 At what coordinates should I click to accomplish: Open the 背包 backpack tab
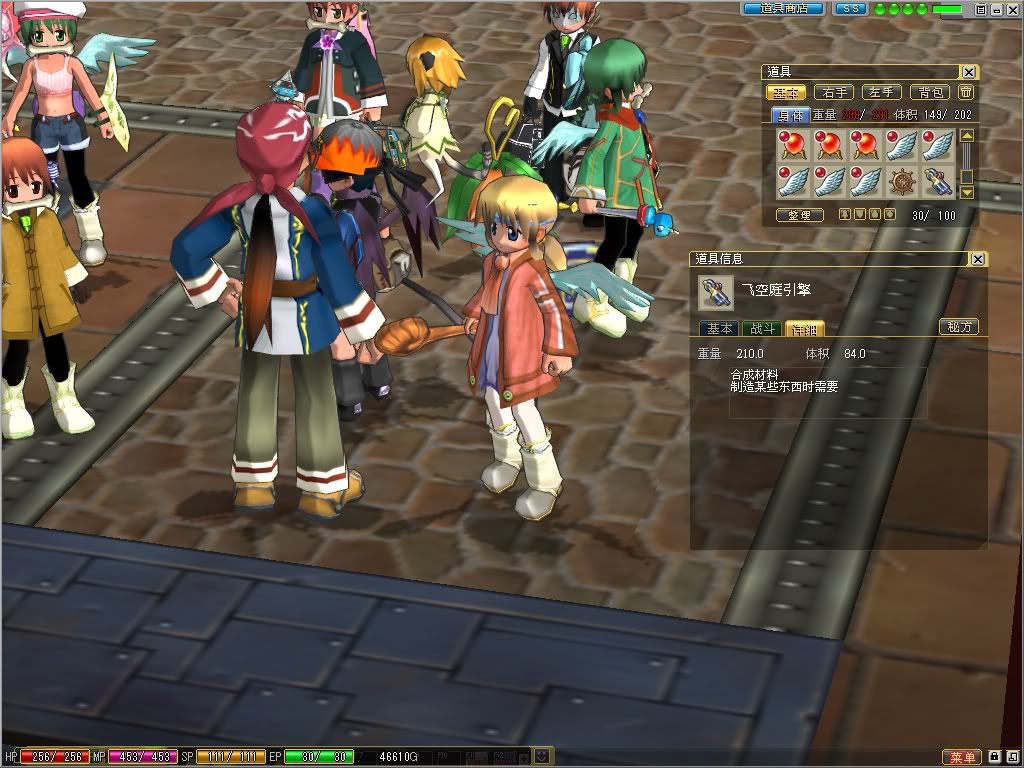coord(930,92)
